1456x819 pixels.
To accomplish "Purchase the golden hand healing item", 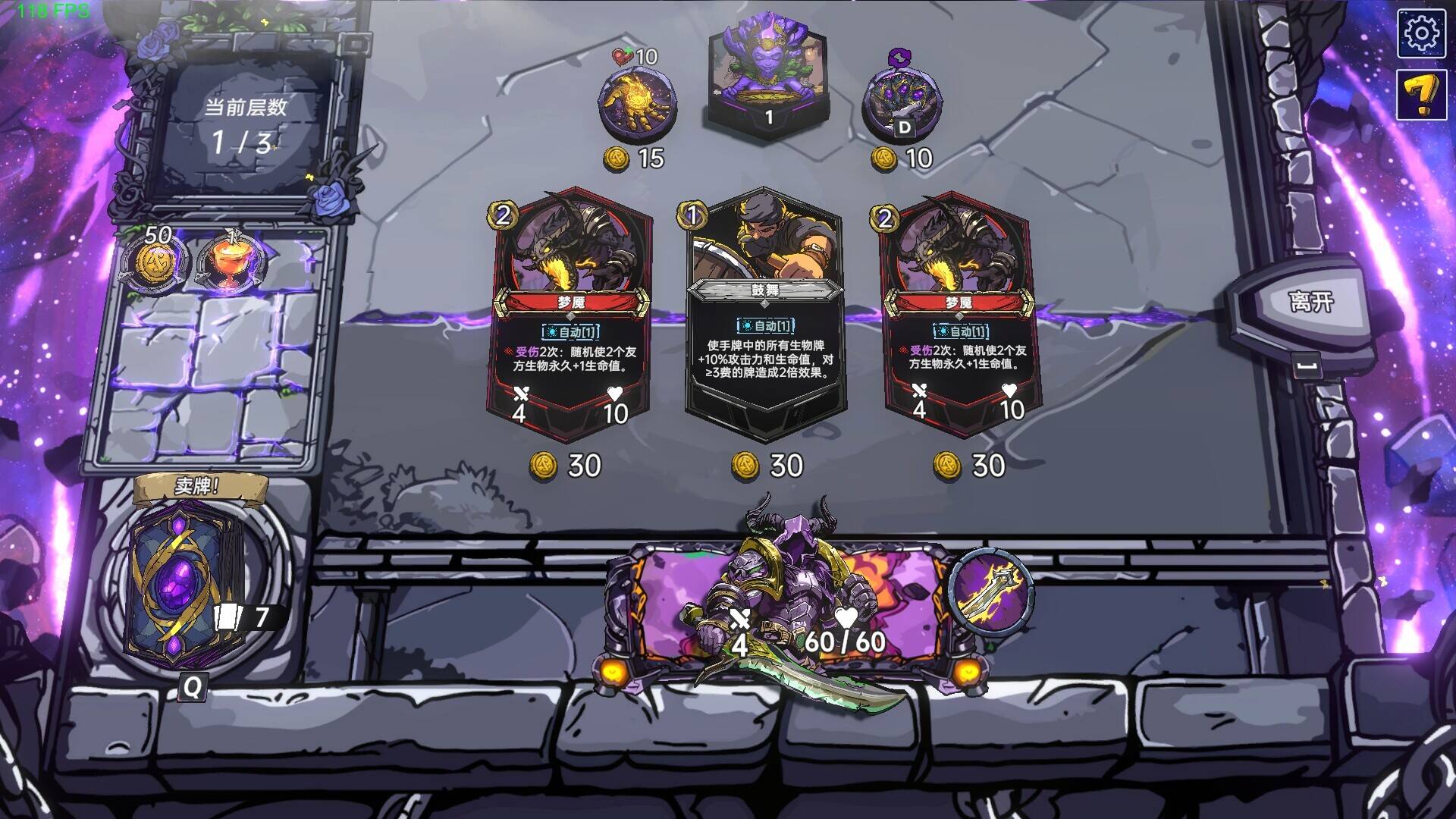I will (637, 104).
